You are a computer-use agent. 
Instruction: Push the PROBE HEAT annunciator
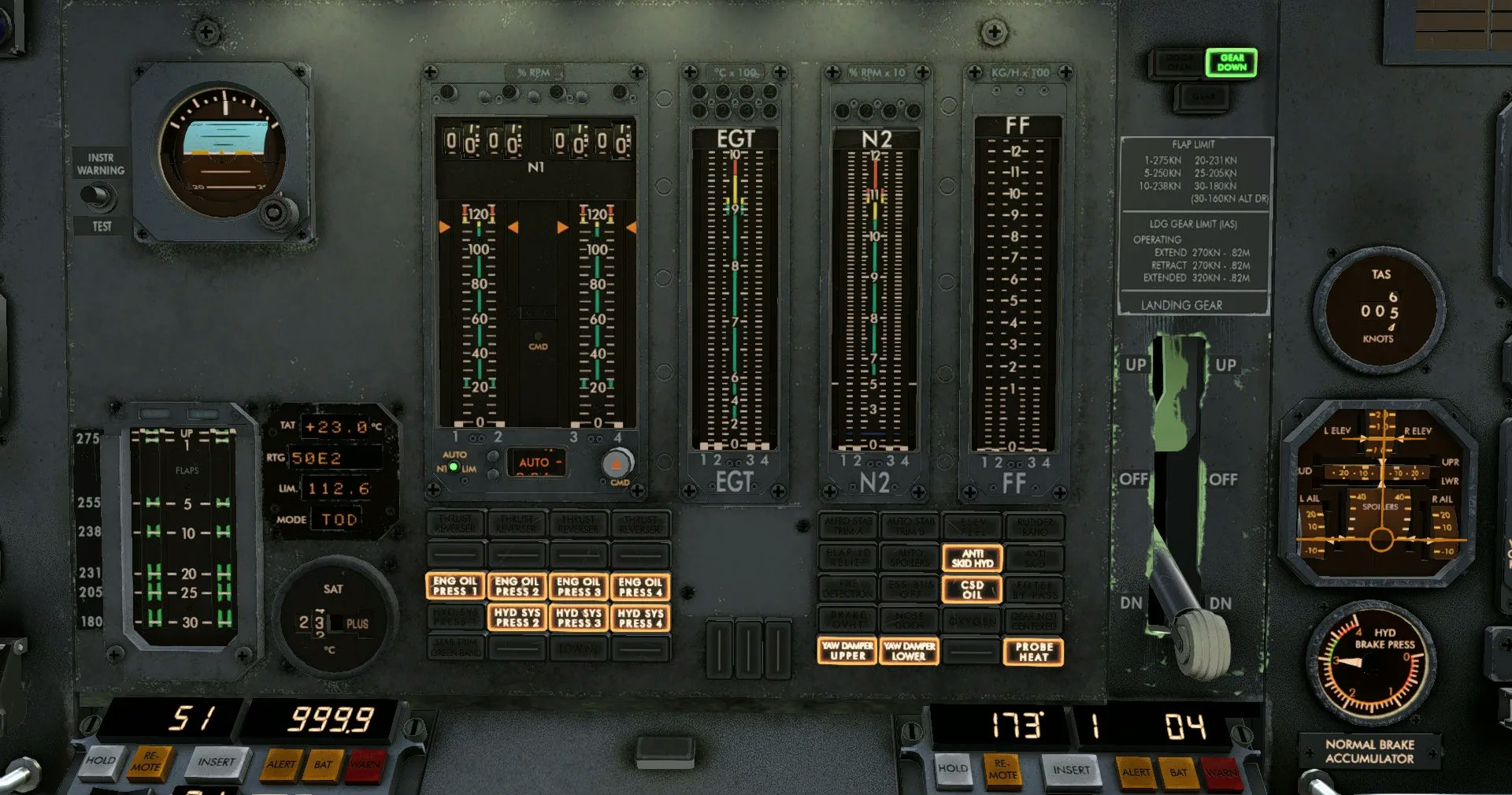click(x=1033, y=652)
